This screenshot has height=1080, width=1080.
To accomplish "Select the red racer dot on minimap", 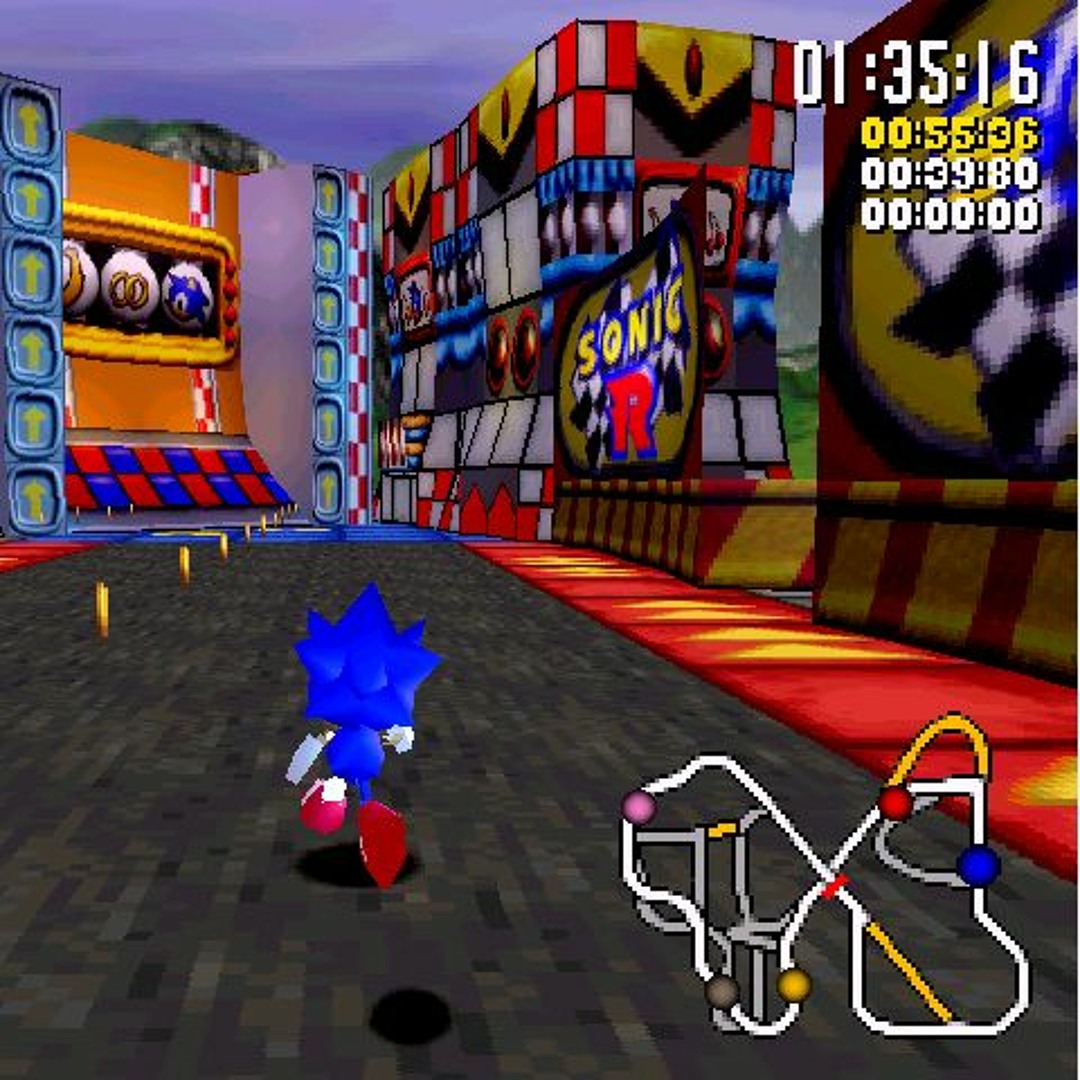I will coord(895,802).
